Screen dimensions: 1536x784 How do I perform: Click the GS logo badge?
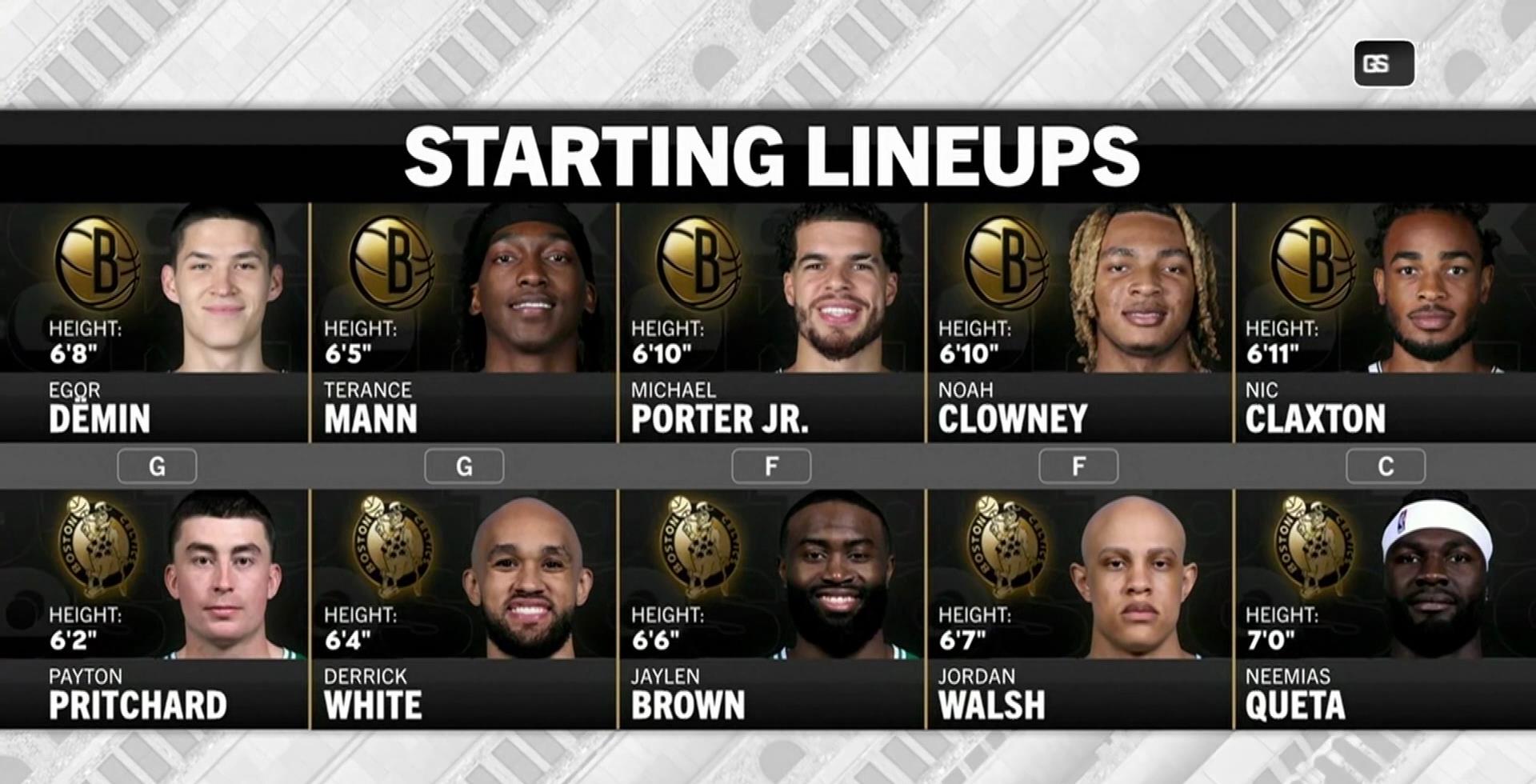(1383, 64)
